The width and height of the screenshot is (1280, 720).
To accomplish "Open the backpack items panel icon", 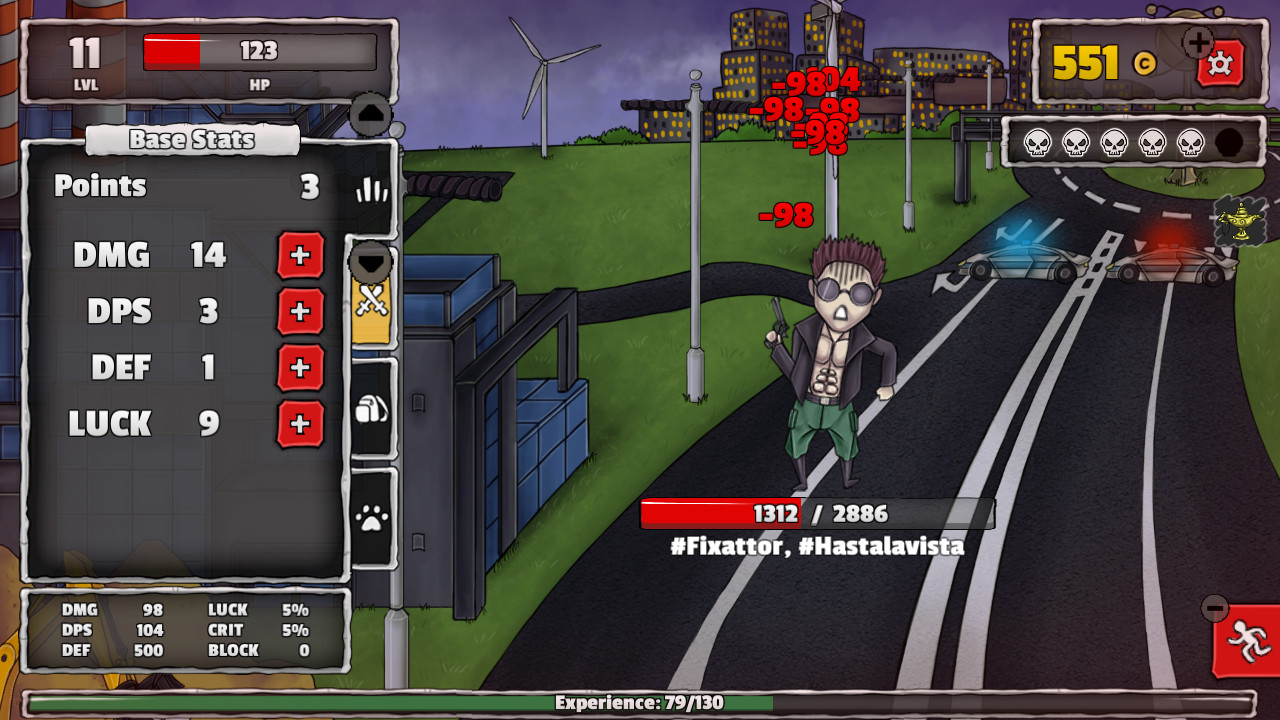I will tap(370, 405).
